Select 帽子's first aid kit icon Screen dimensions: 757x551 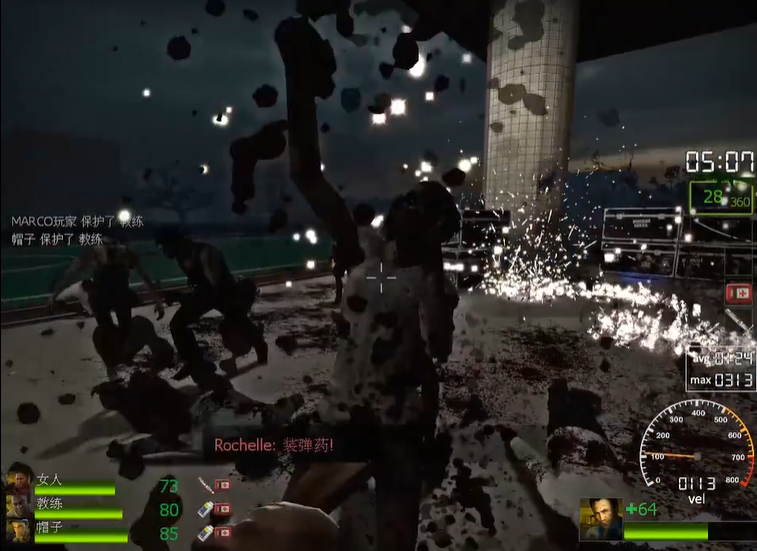[x=223, y=533]
